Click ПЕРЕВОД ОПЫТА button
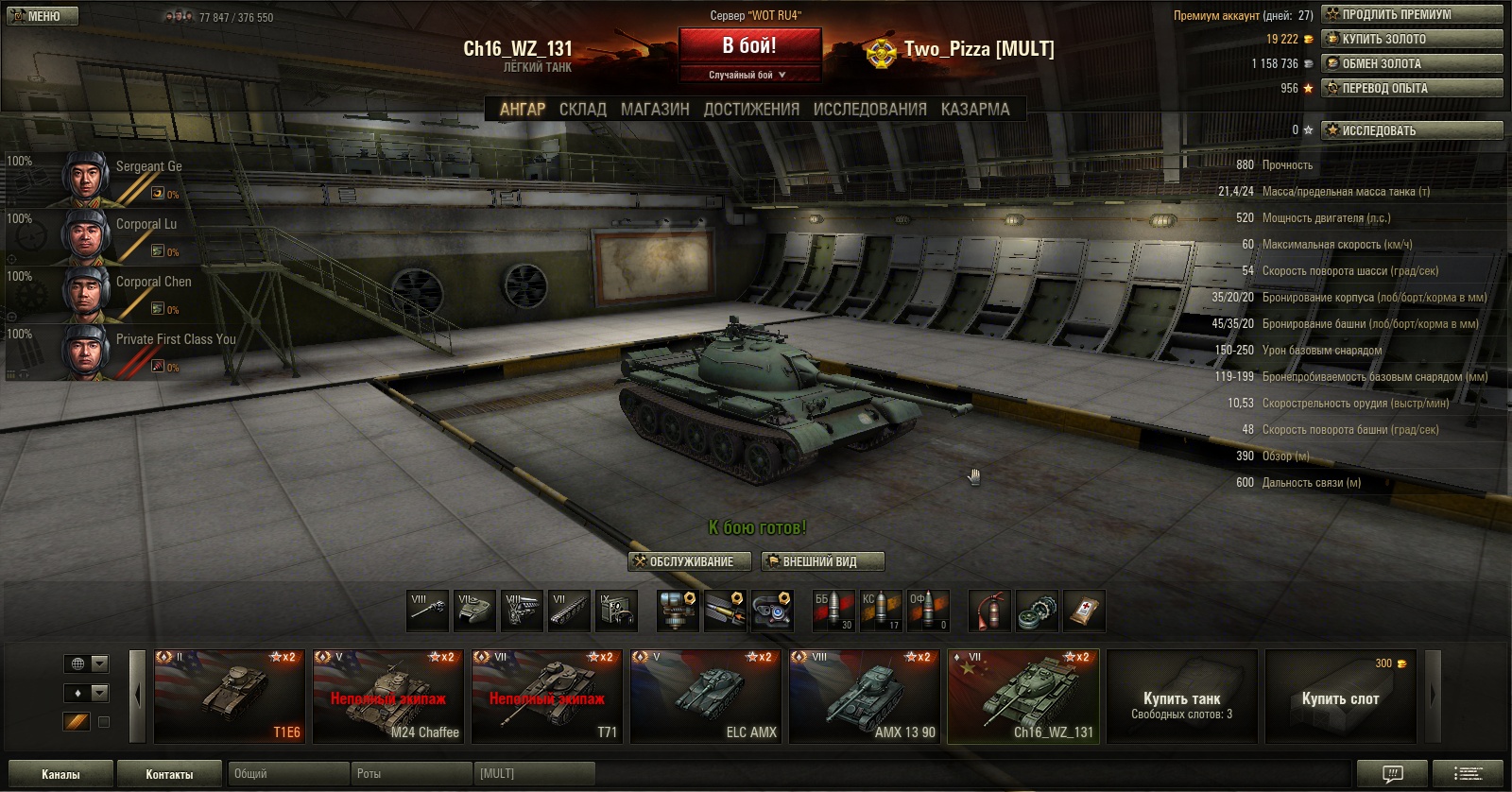This screenshot has width=1512, height=792. (x=1412, y=88)
